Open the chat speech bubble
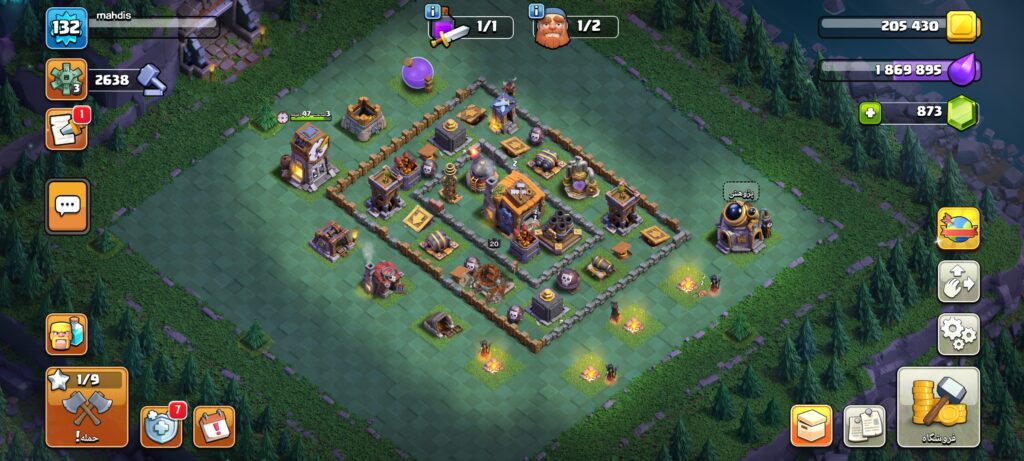1024x461 pixels. click(67, 206)
